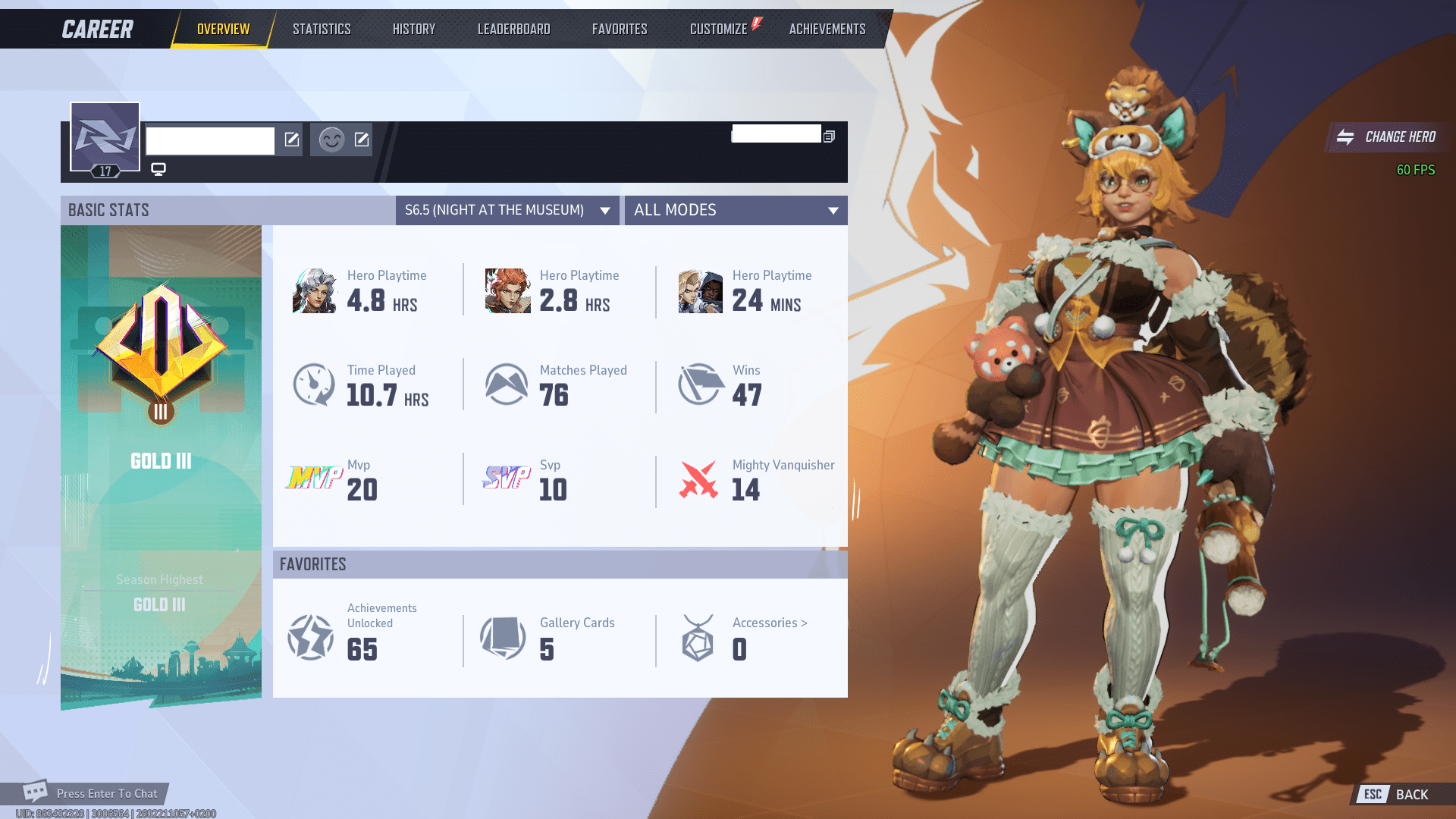Open the Time Played clock stat icon
The width and height of the screenshot is (1456, 819).
point(313,384)
